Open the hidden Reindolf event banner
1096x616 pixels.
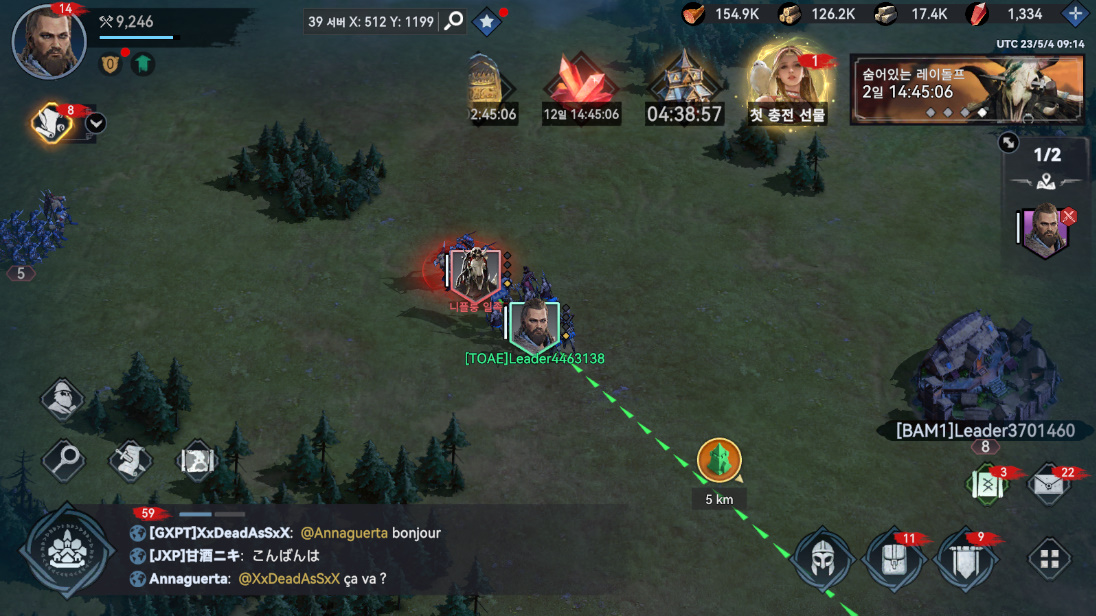966,90
